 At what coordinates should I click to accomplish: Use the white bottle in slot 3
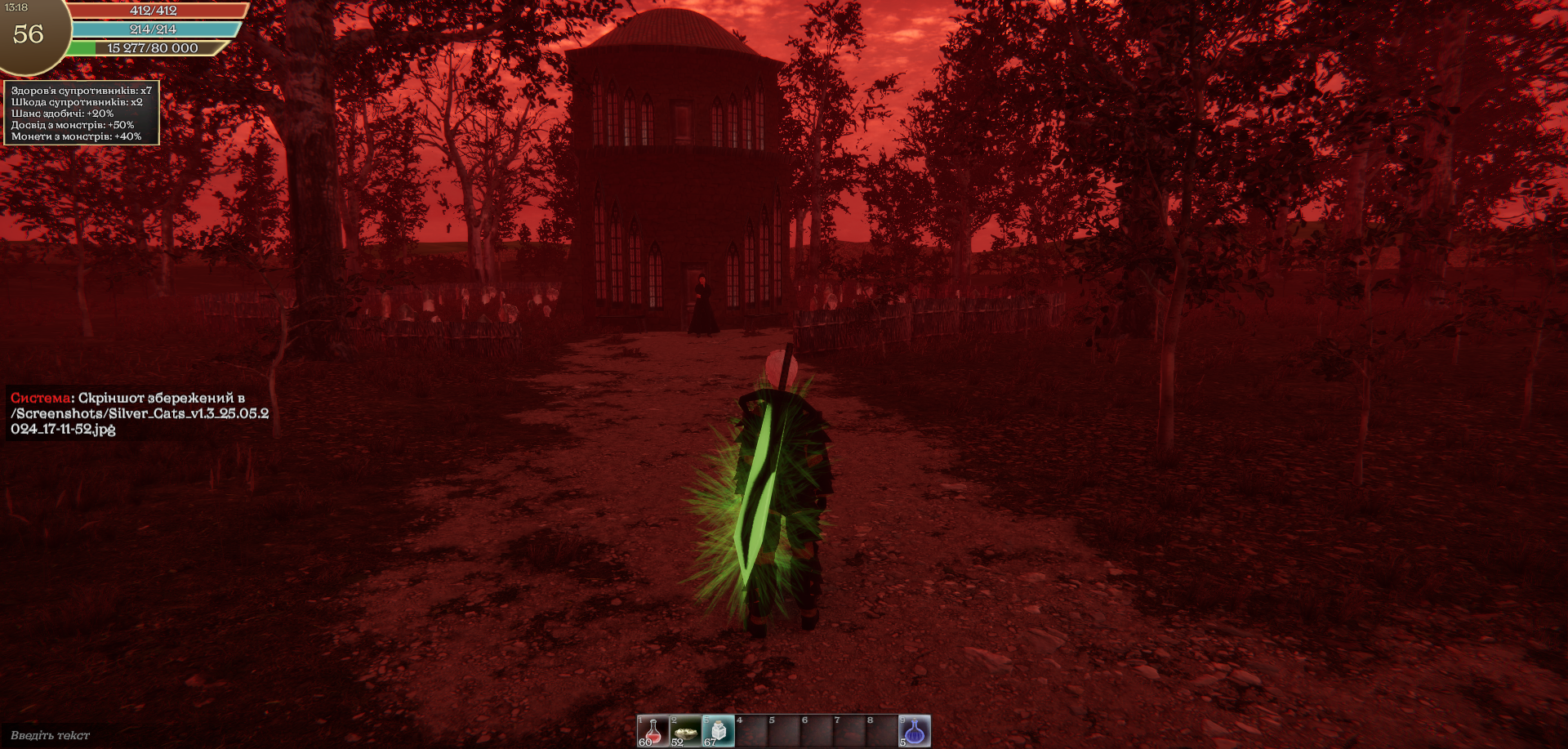719,731
